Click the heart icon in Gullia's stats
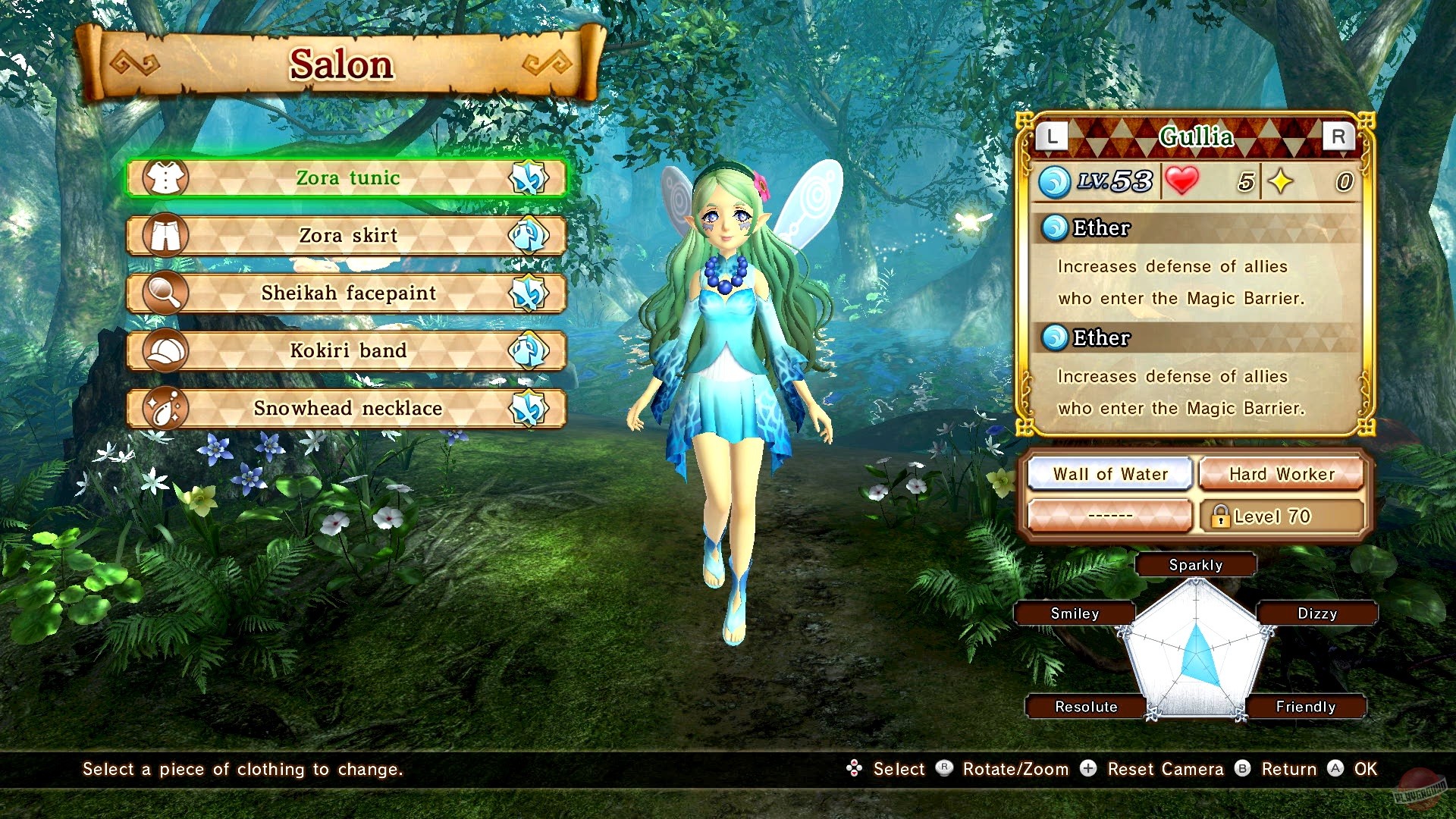1456x819 pixels. pos(1181,180)
